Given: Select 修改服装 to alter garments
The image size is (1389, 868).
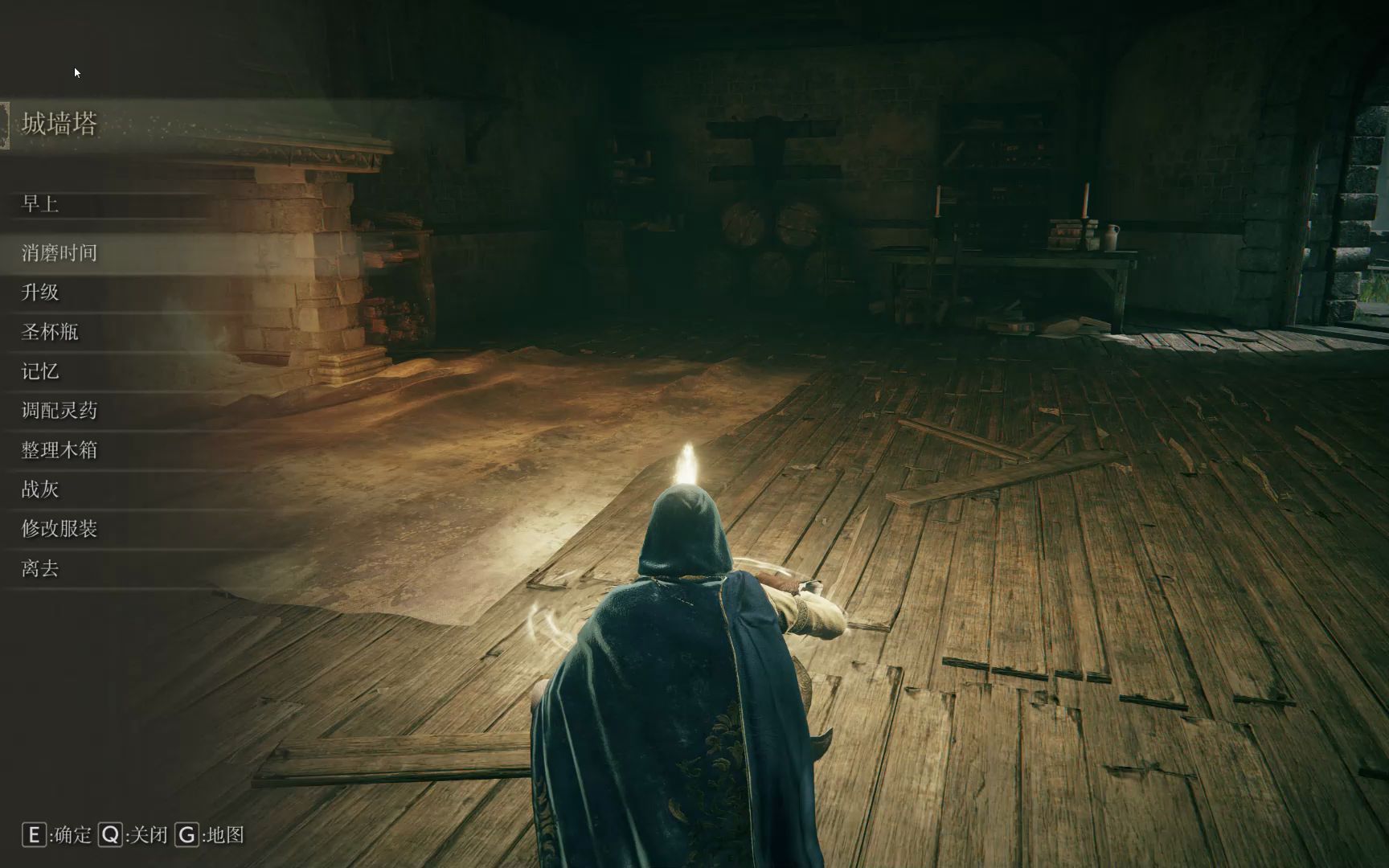Looking at the screenshot, I should [59, 529].
